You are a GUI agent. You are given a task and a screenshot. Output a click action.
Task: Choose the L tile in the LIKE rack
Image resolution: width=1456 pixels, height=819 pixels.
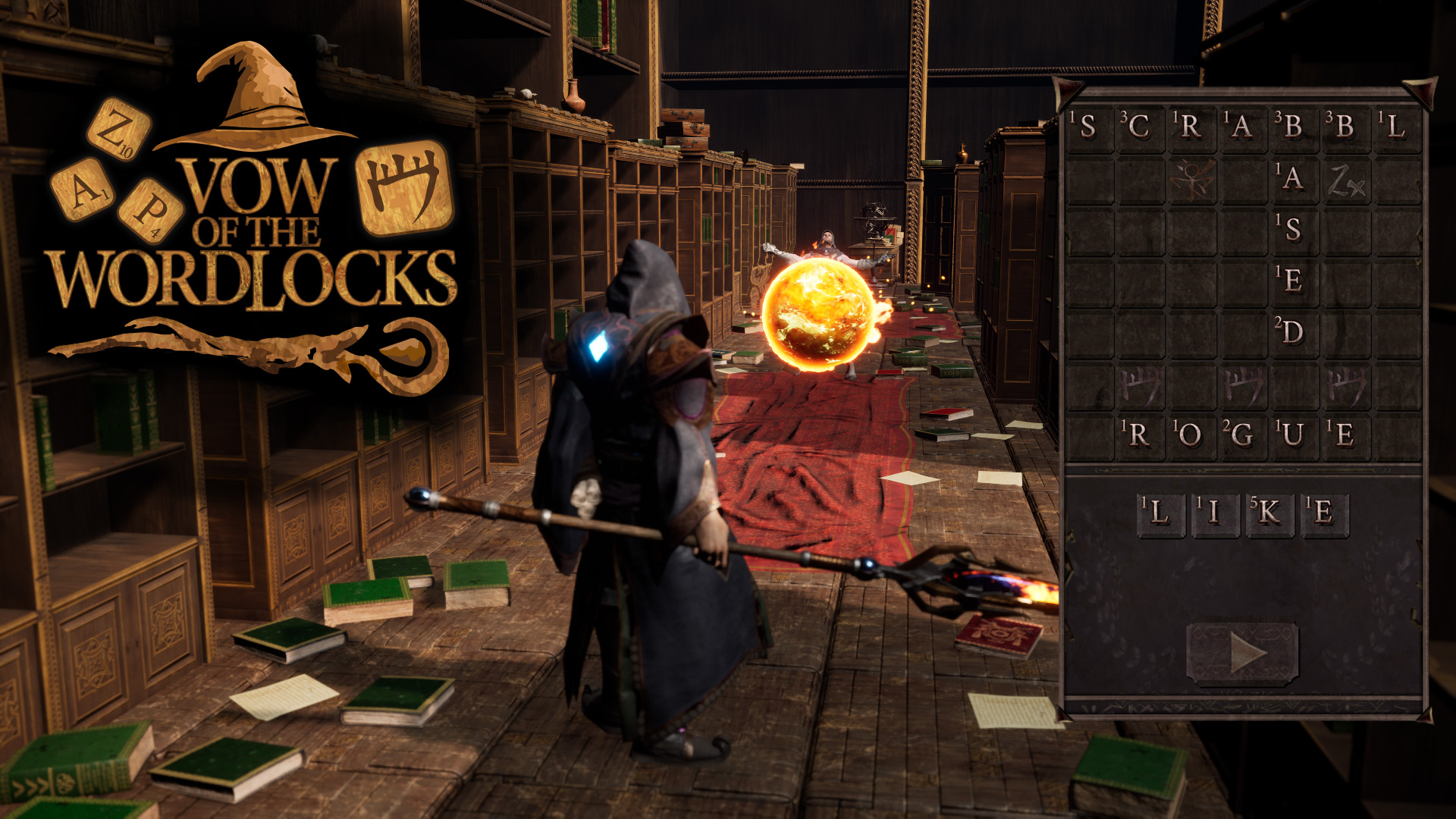(x=1160, y=513)
